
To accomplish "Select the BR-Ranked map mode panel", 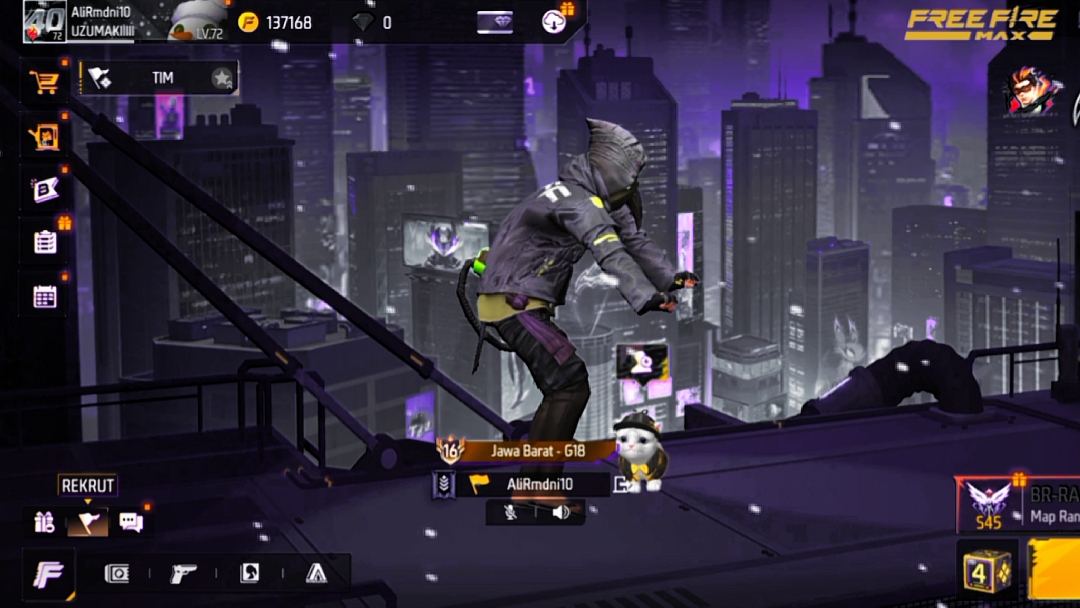I will point(1020,505).
